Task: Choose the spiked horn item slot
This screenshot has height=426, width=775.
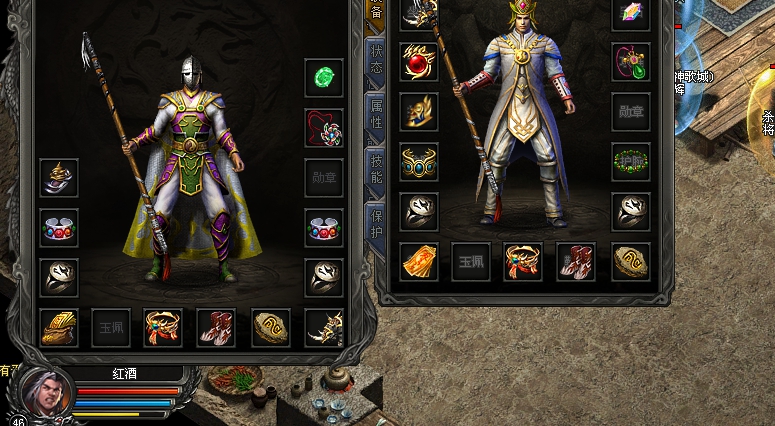Action: tap(324, 327)
